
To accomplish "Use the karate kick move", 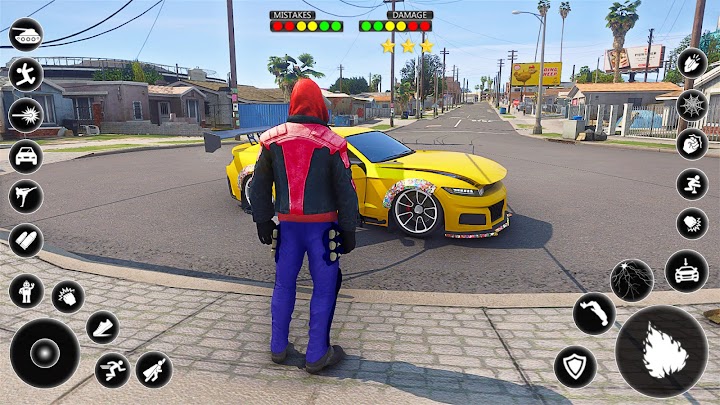I will [25, 196].
